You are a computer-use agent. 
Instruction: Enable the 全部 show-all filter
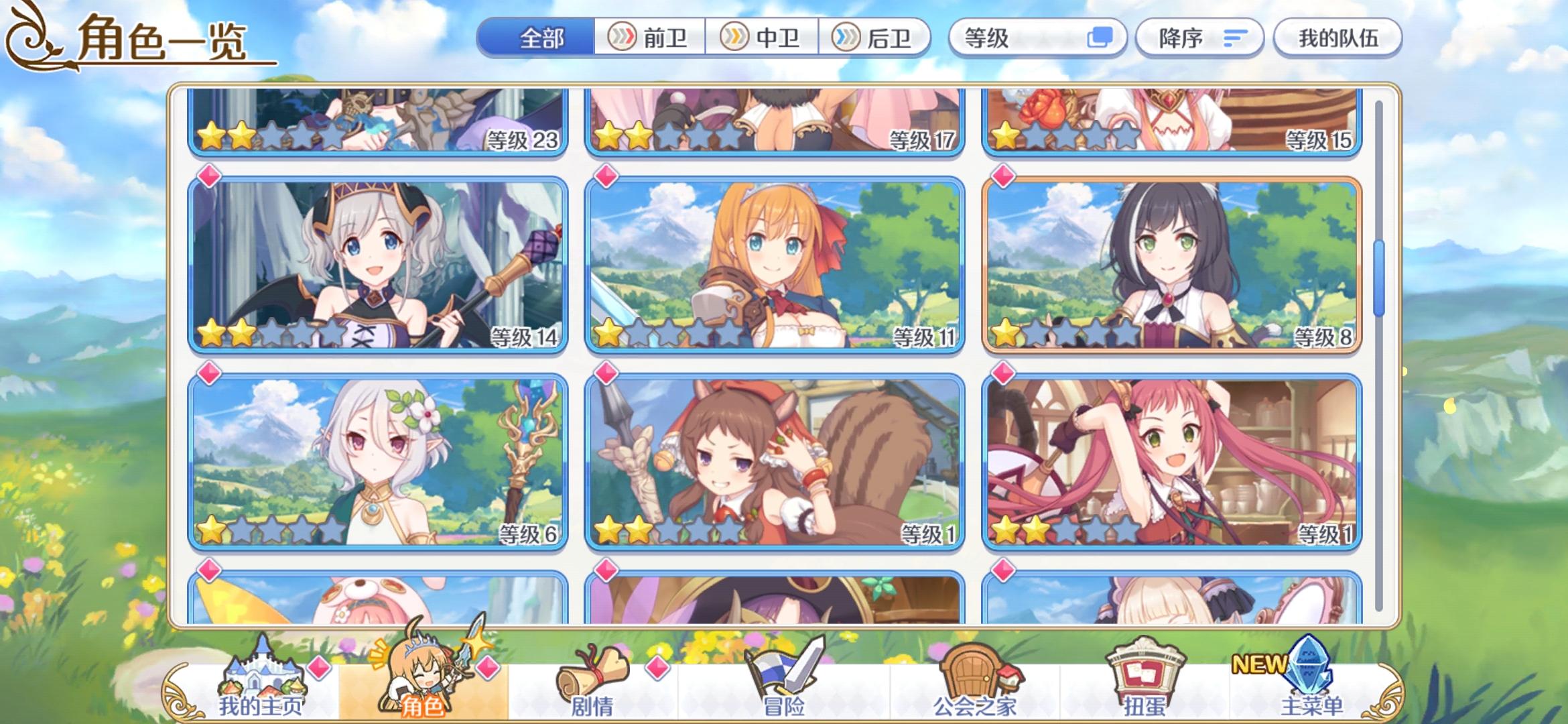[540, 38]
